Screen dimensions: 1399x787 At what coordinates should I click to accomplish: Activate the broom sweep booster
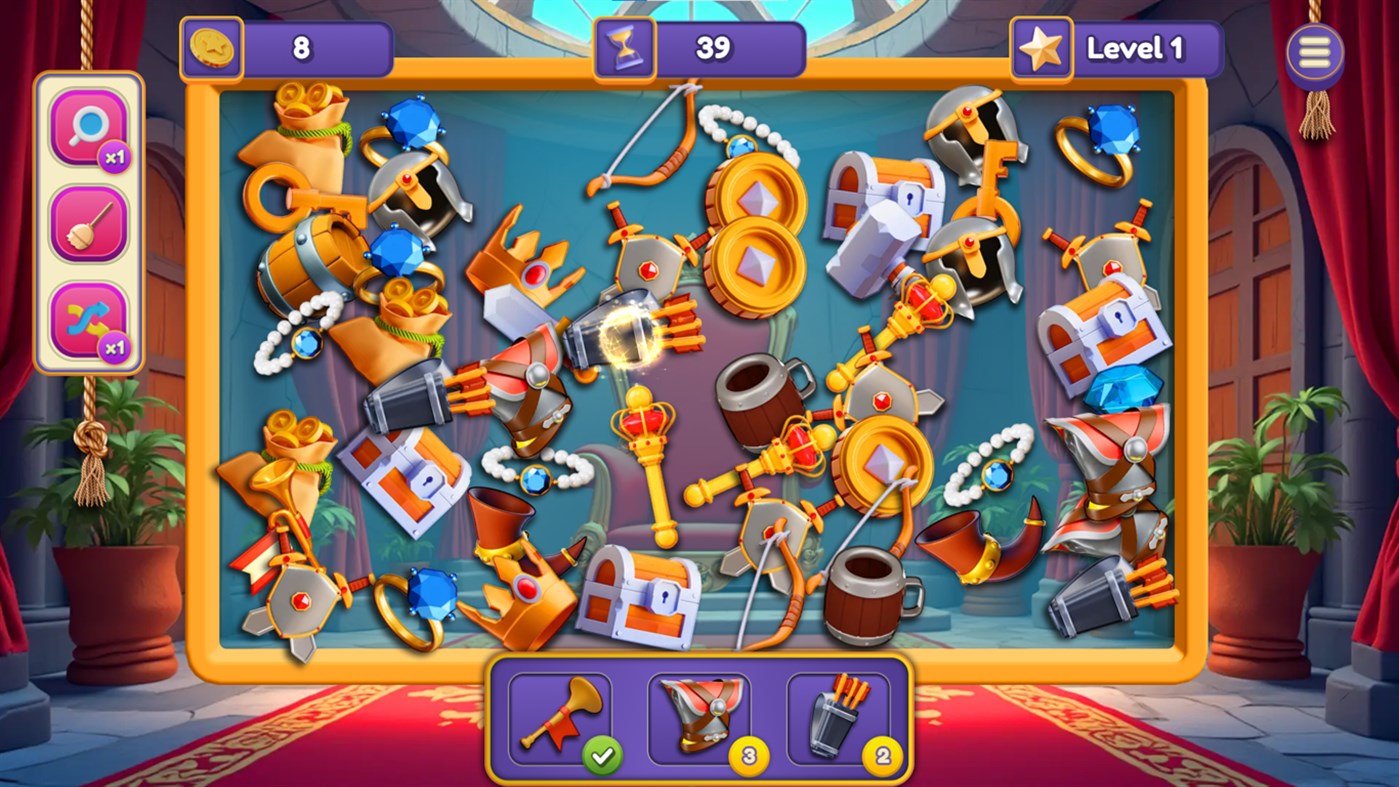click(88, 221)
